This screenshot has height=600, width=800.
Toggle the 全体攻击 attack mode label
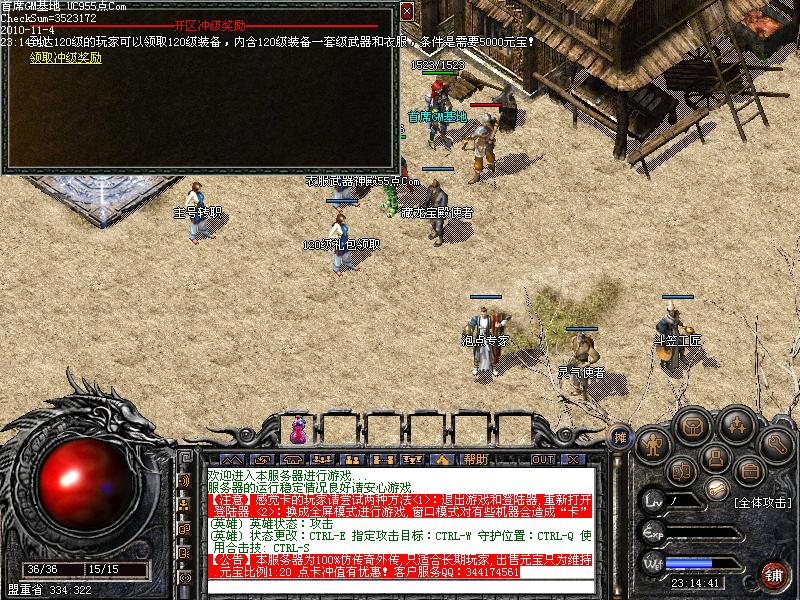[x=762, y=502]
